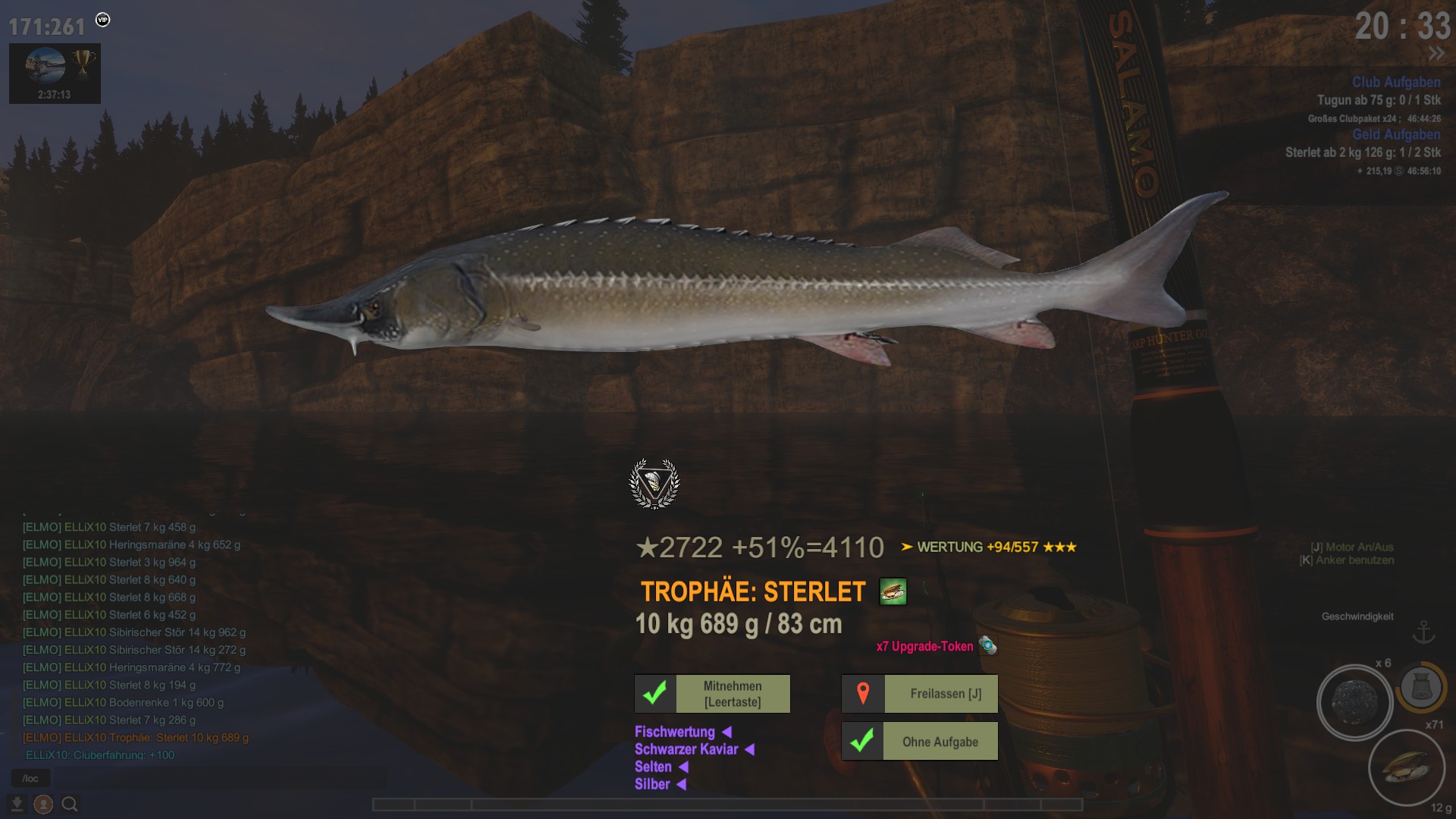Click the black caviar icon beside Sterlet
The image size is (1456, 819).
click(x=893, y=591)
